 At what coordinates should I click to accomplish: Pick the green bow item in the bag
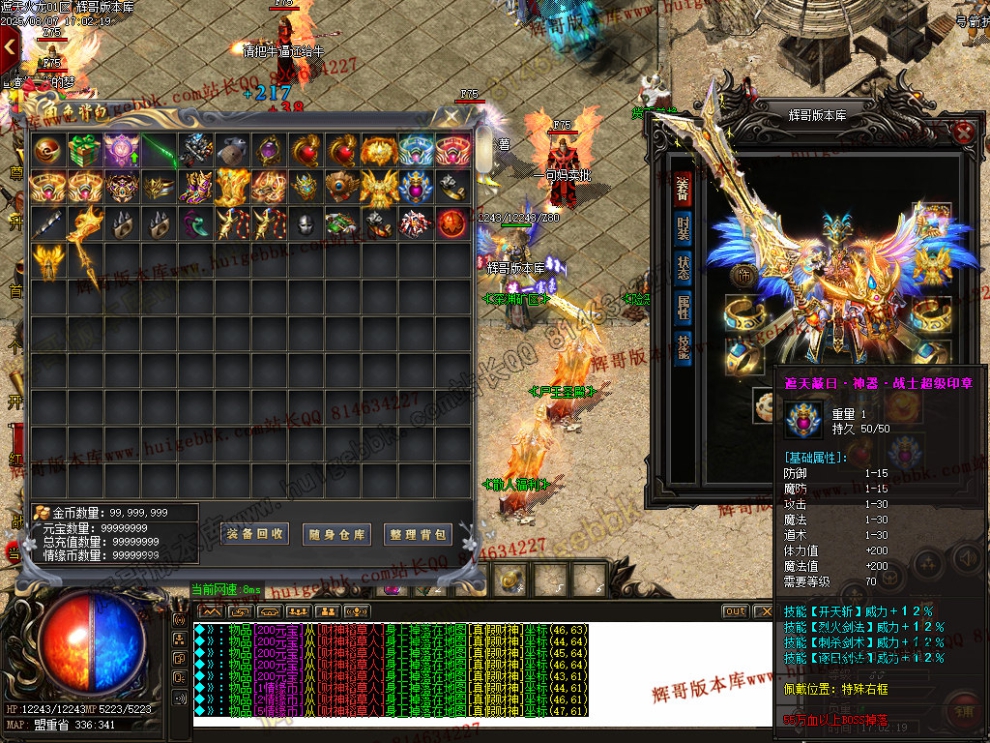pyautogui.click(x=158, y=151)
